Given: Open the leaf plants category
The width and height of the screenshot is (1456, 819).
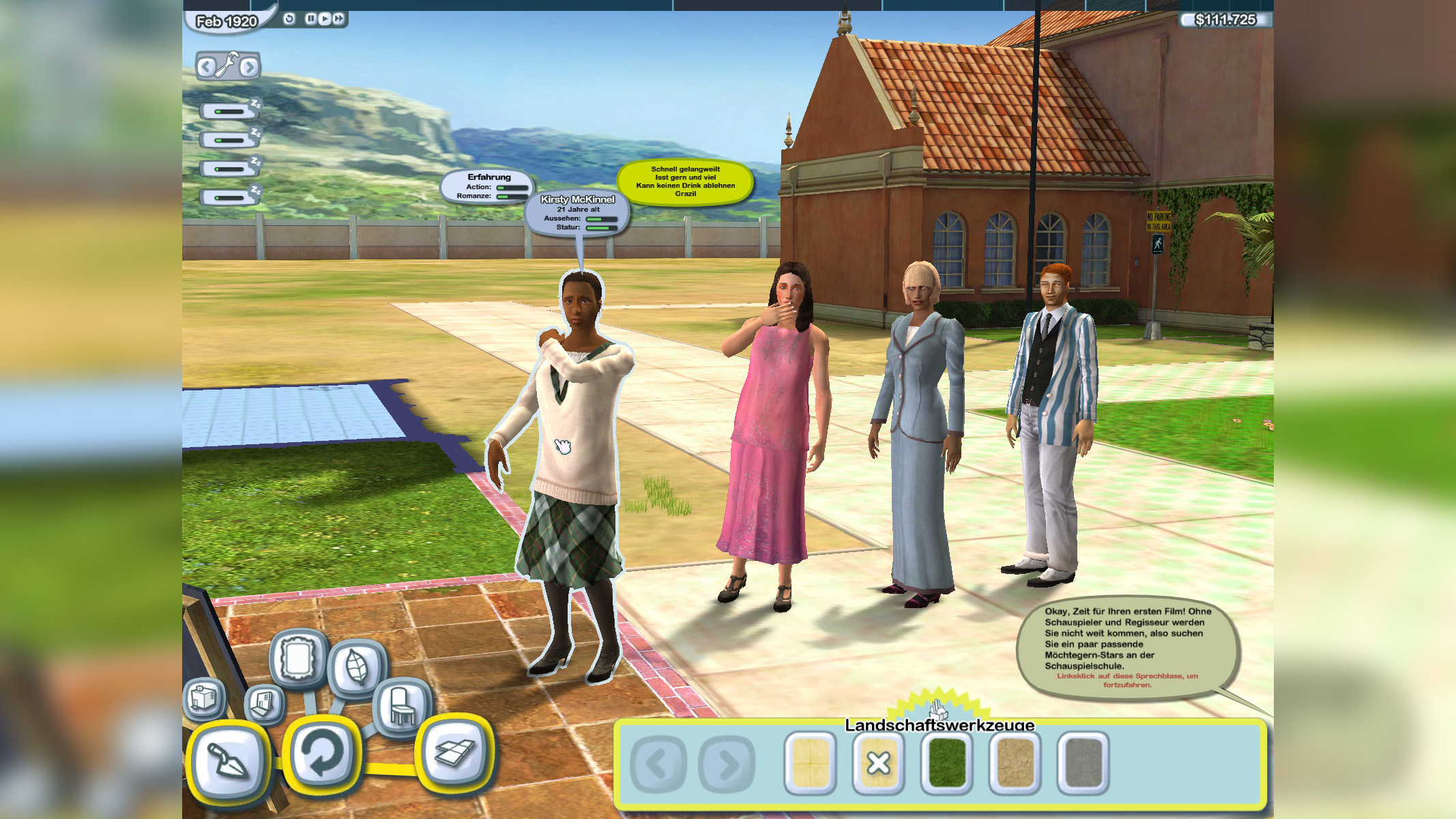Looking at the screenshot, I should (357, 667).
